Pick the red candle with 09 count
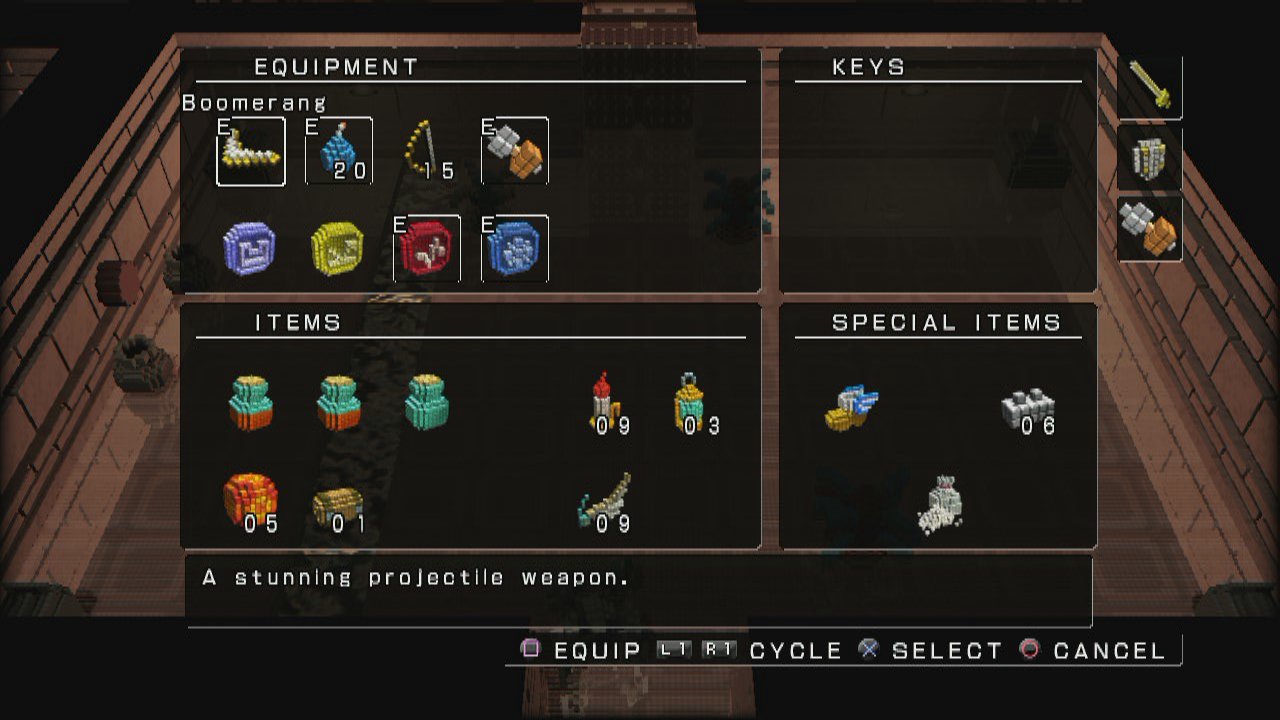The height and width of the screenshot is (720, 1280). pos(604,402)
